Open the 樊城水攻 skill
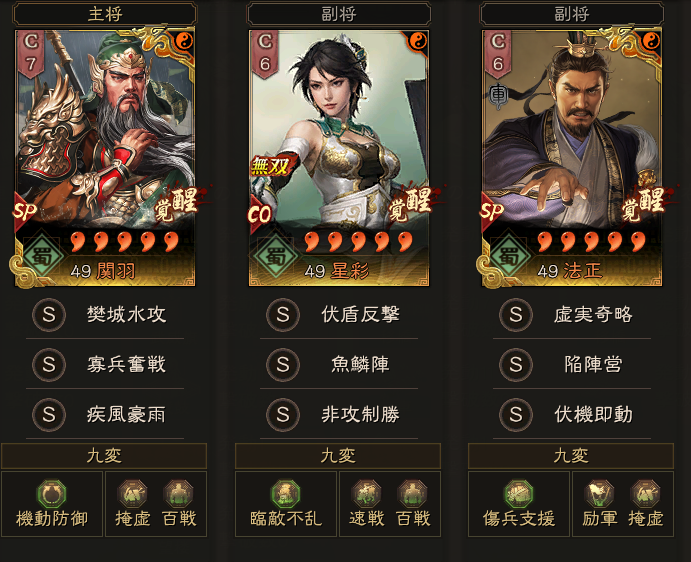 tap(105, 315)
